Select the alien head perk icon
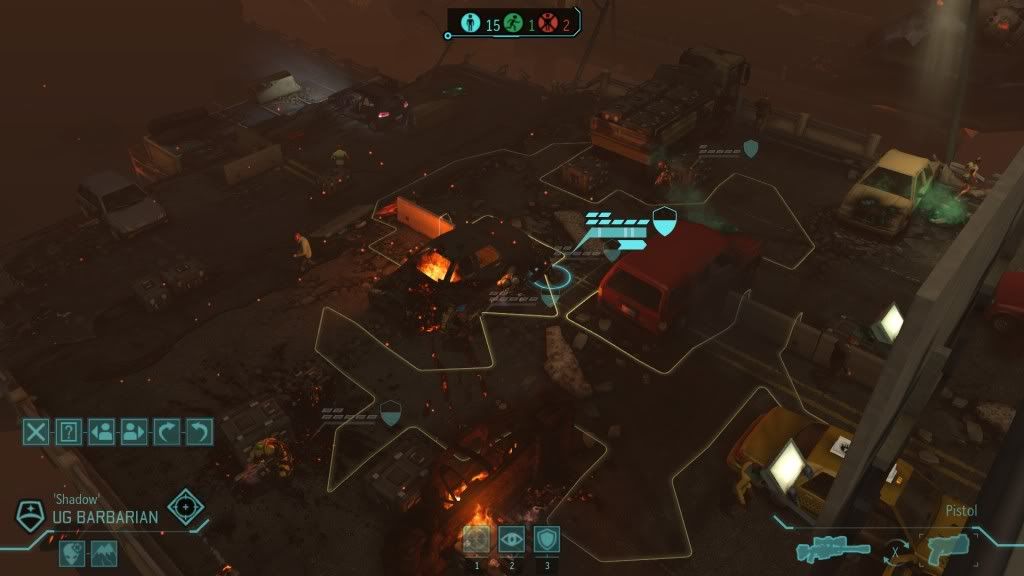 tap(72, 553)
